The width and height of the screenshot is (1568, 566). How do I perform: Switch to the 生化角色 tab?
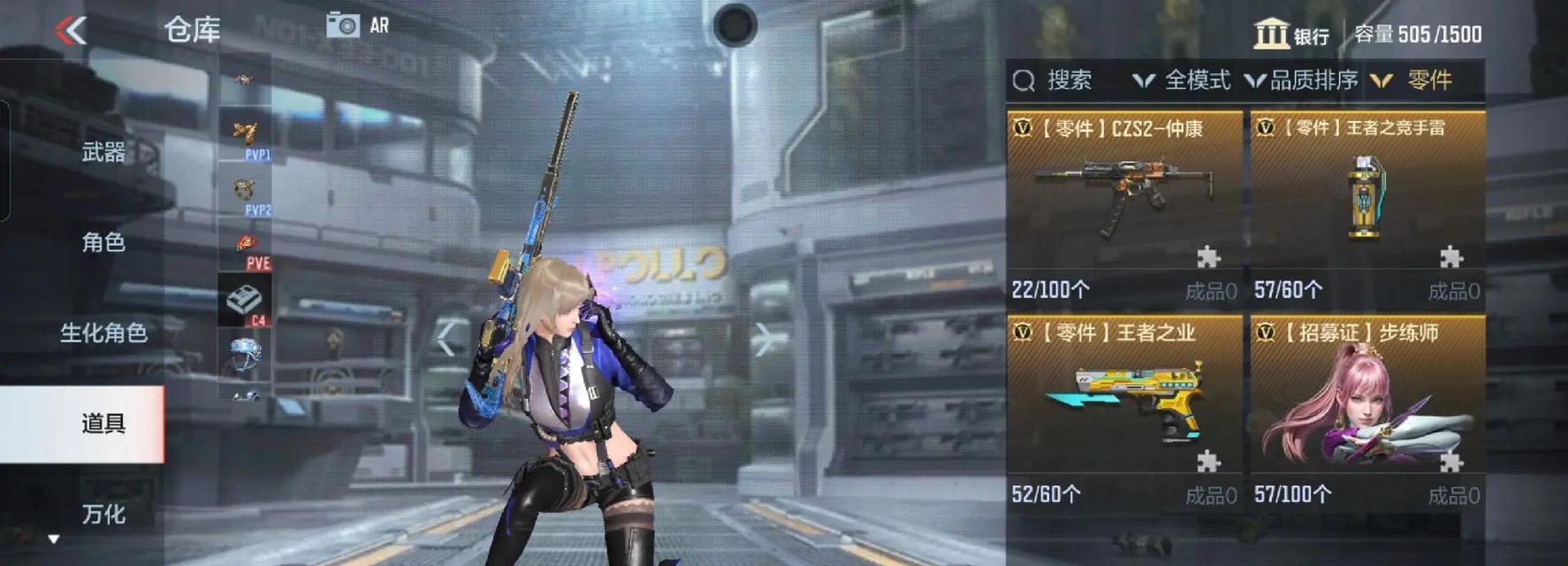[x=103, y=333]
